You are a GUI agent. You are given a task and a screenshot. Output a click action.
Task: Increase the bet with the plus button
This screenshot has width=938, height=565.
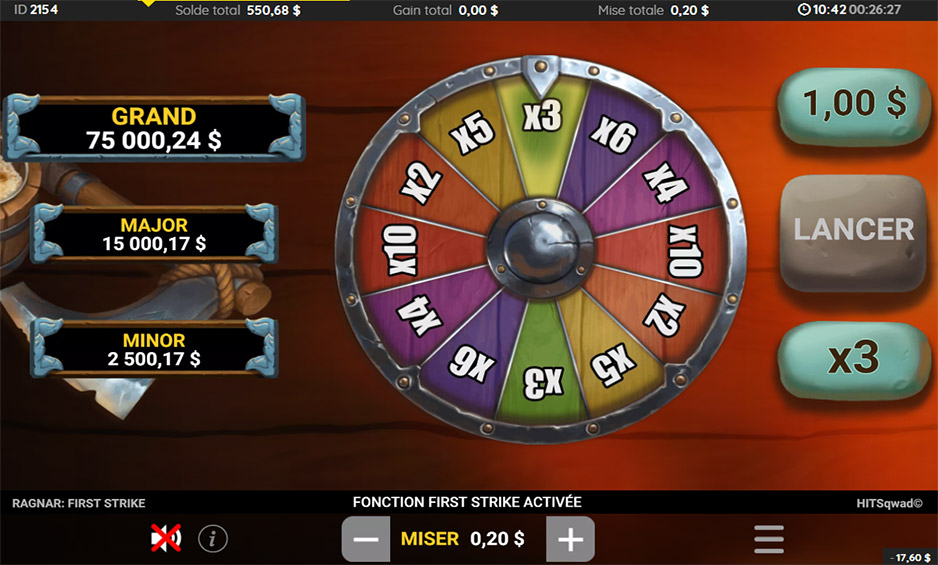570,539
